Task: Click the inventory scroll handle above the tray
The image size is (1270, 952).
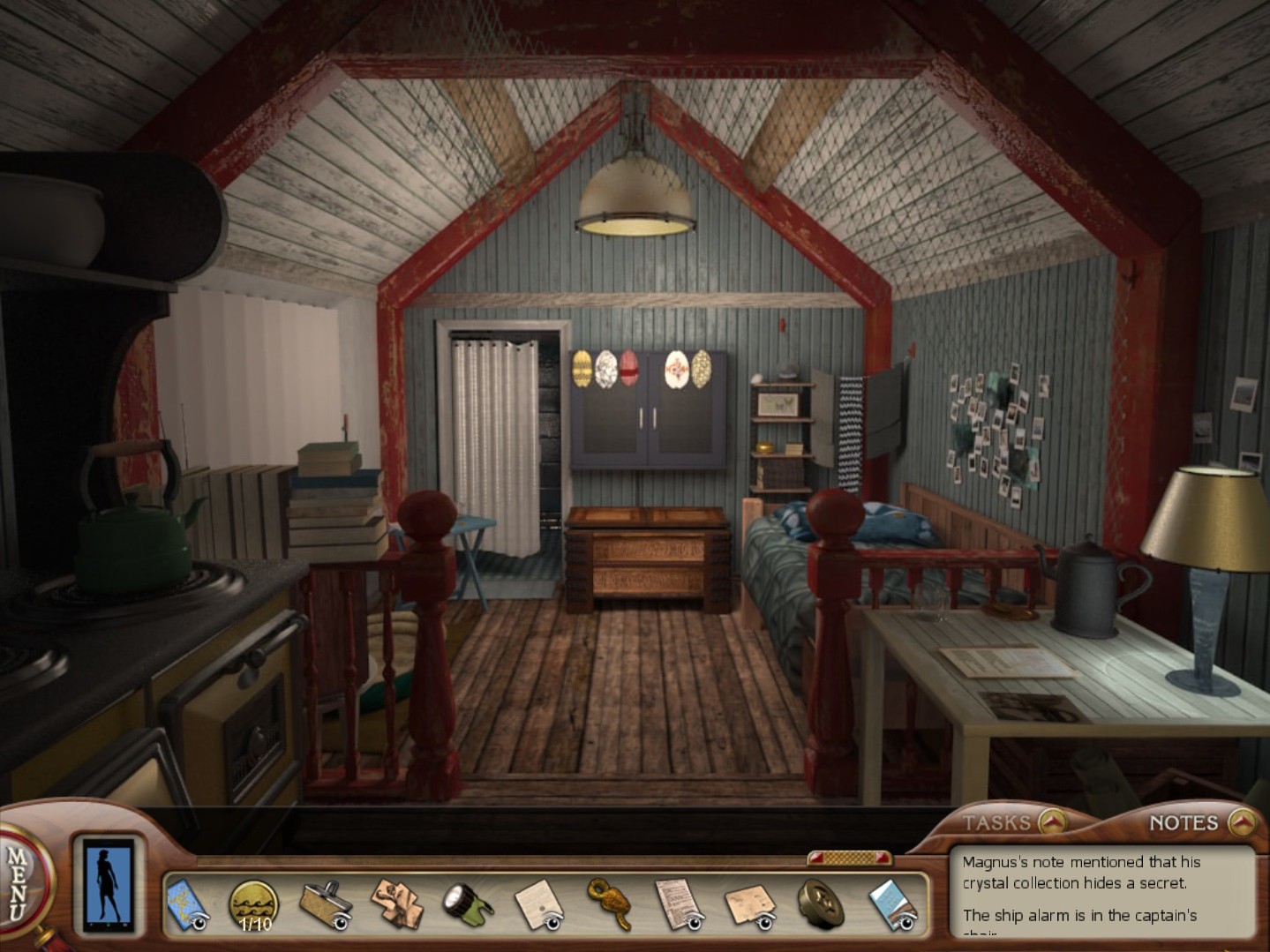Action: [x=849, y=858]
